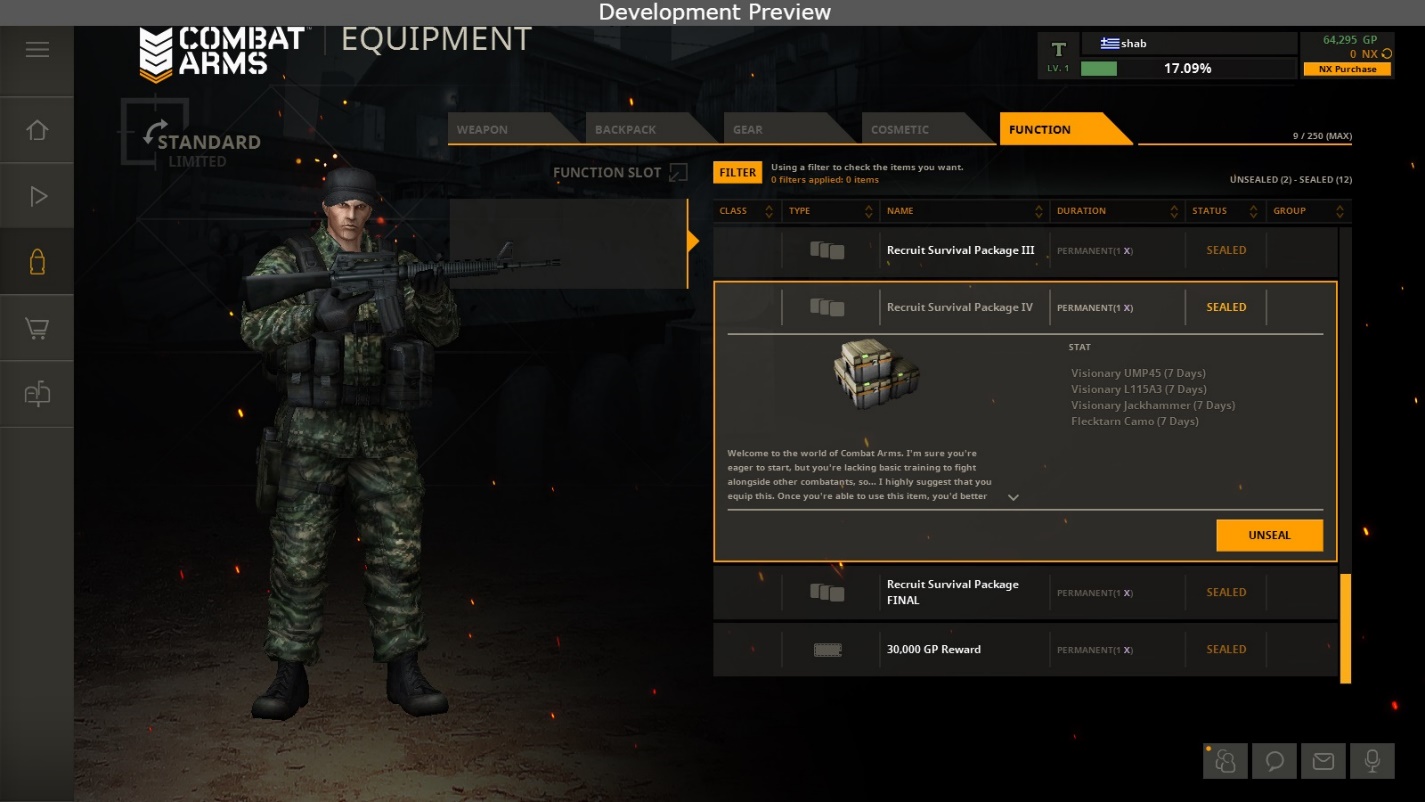Expand the item description arrow
This screenshot has width=1425, height=802.
(x=1013, y=497)
